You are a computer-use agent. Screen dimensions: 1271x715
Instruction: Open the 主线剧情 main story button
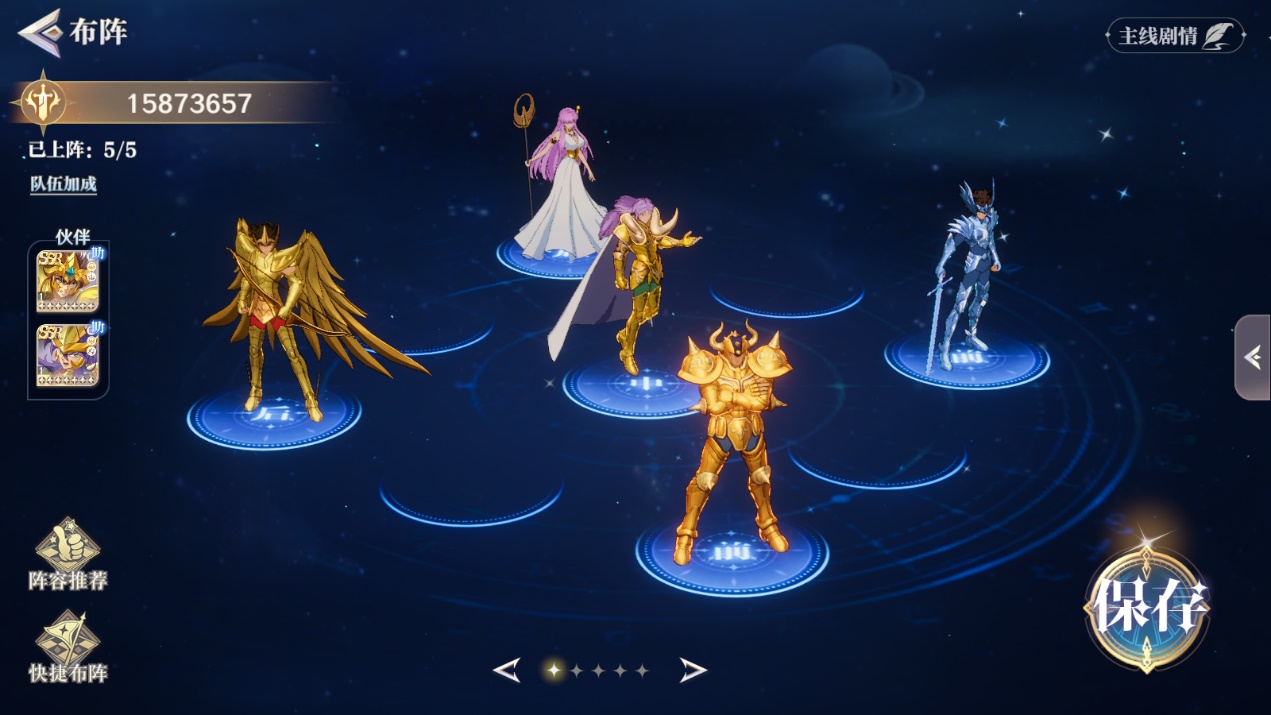[x=1175, y=36]
